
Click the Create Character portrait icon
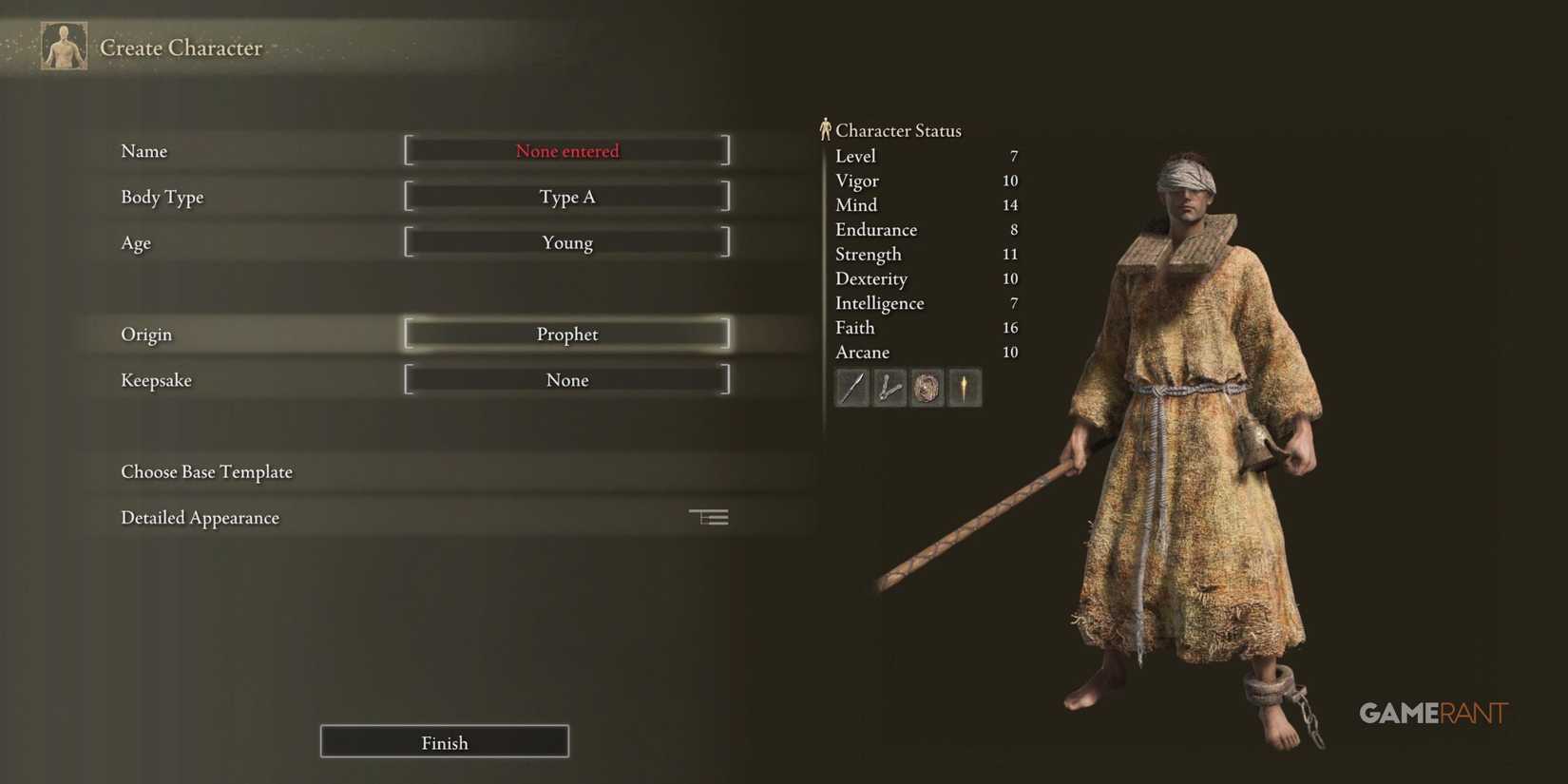[62, 45]
